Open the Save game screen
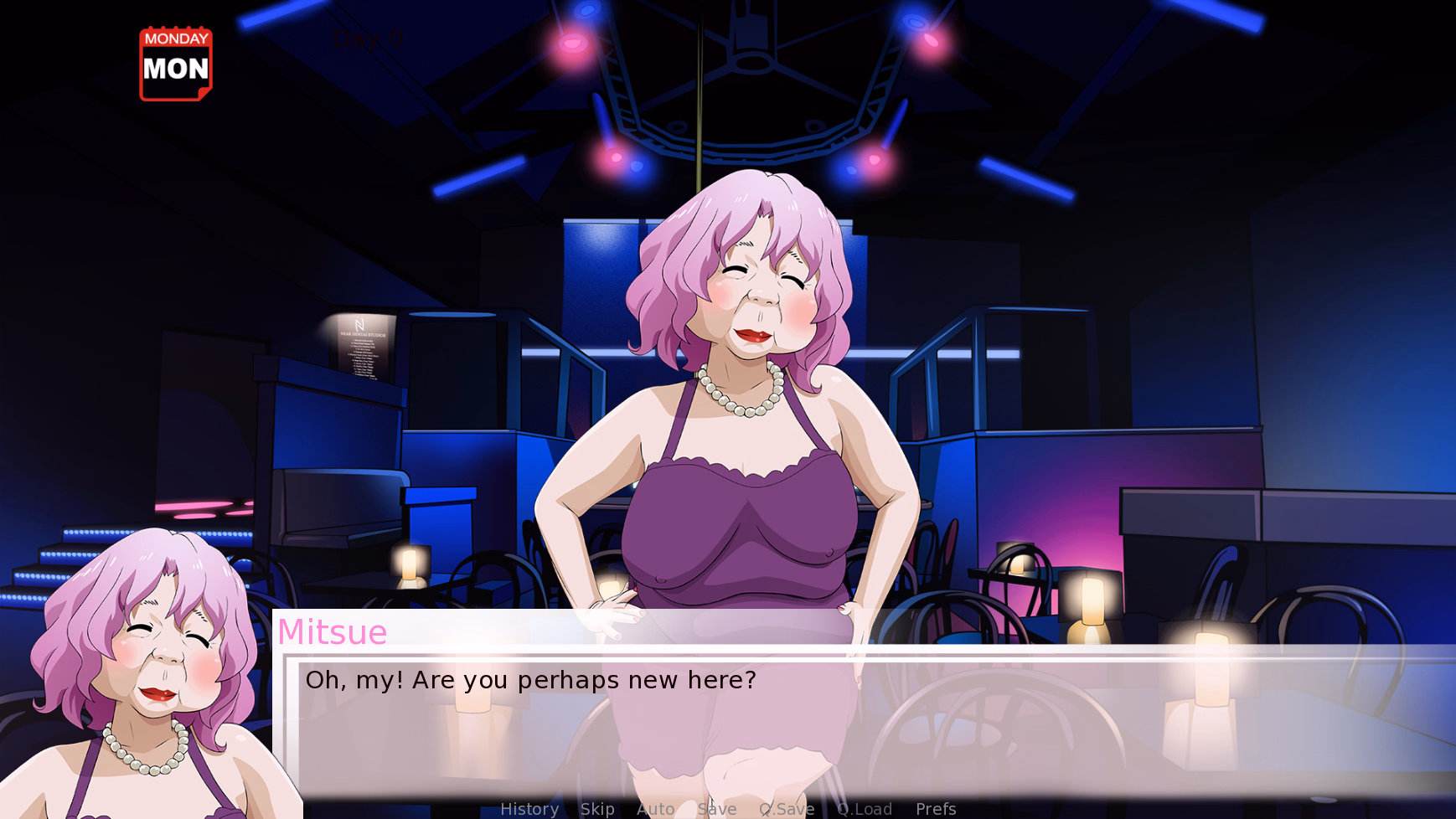This screenshot has width=1456, height=819. (x=715, y=809)
